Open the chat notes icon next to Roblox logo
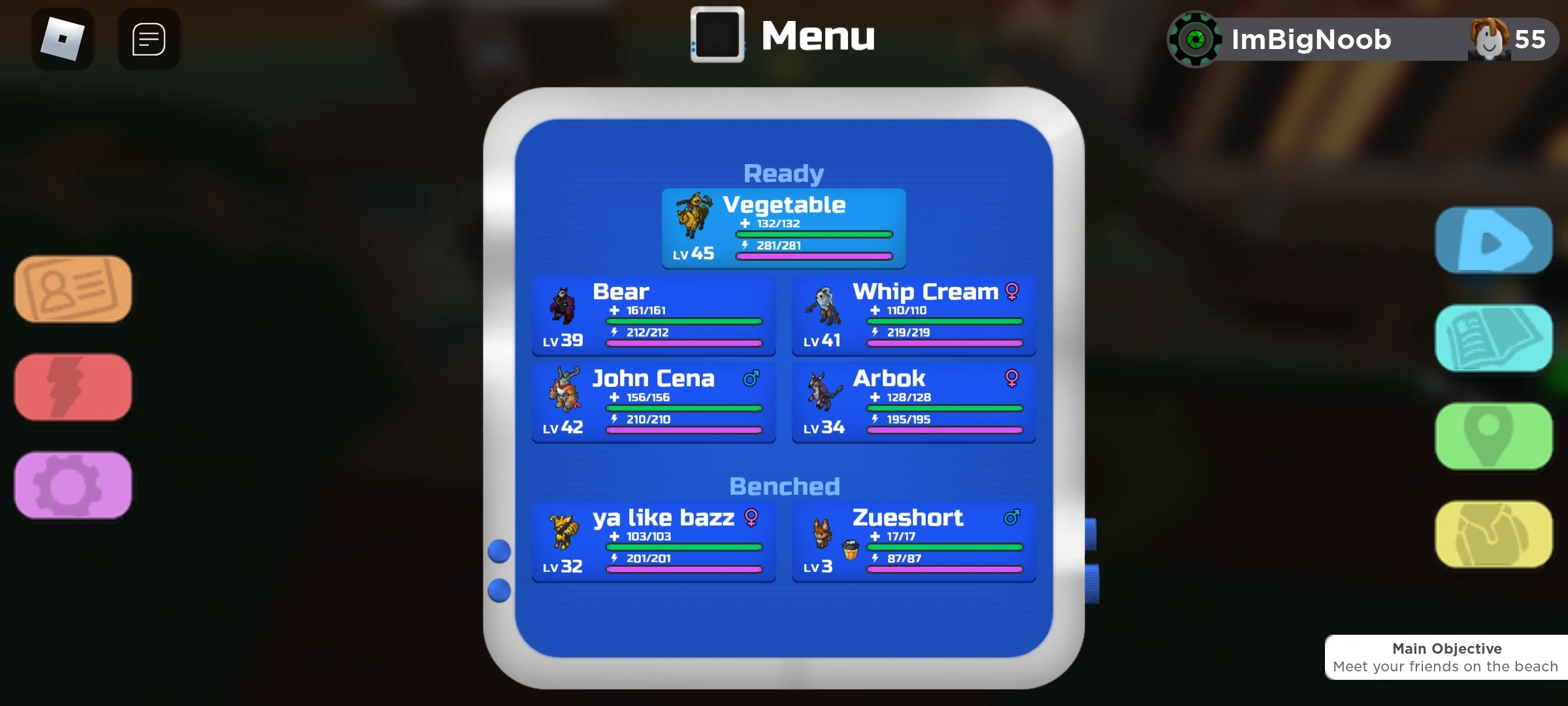This screenshot has width=1568, height=706. click(148, 39)
